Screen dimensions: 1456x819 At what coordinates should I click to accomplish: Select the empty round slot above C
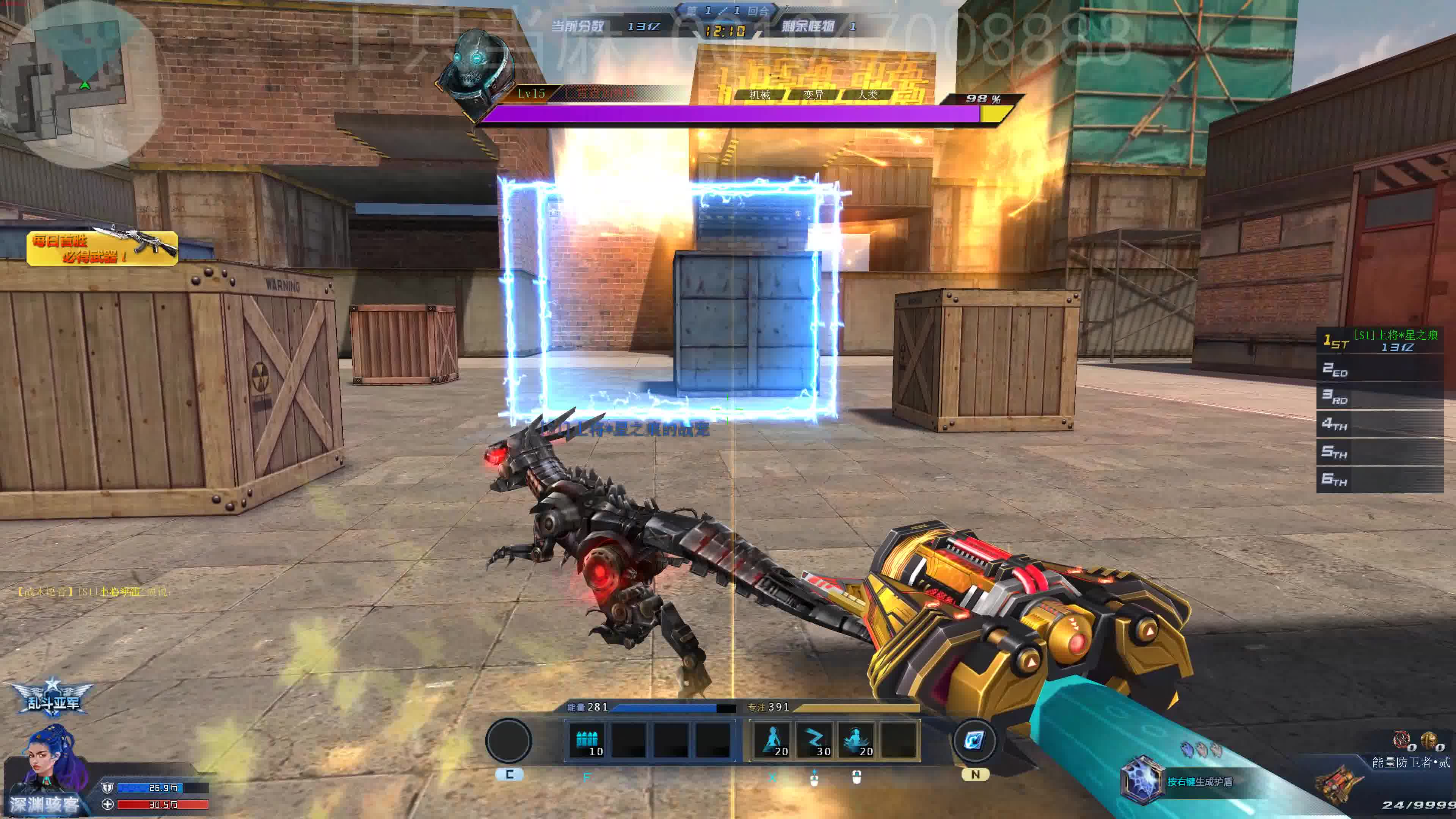click(x=509, y=741)
